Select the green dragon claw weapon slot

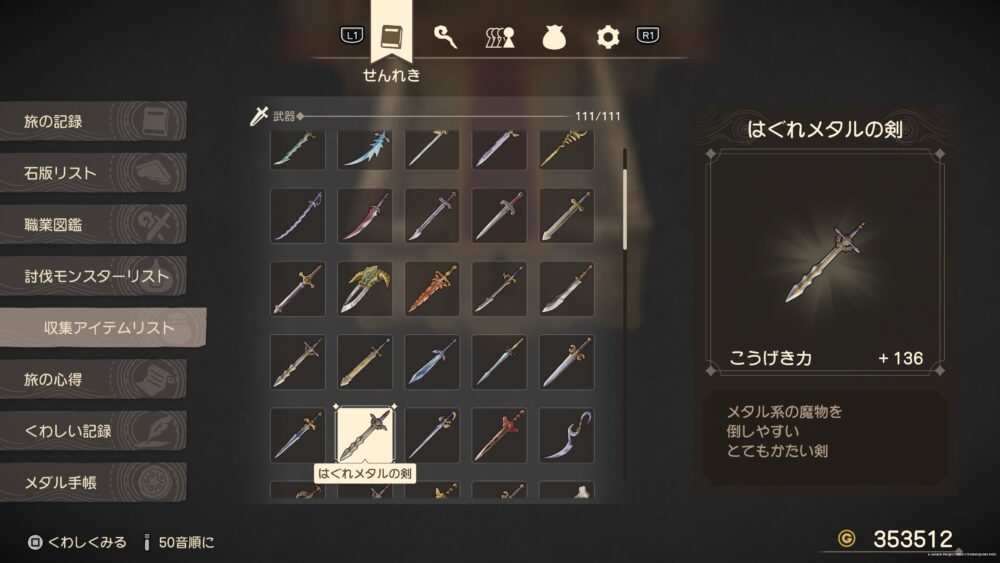[x=365, y=289]
